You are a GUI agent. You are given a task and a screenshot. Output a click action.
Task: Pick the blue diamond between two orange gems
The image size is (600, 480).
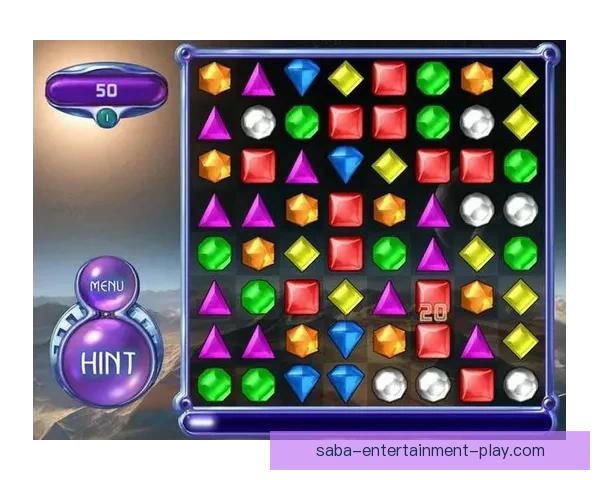[x=346, y=340]
